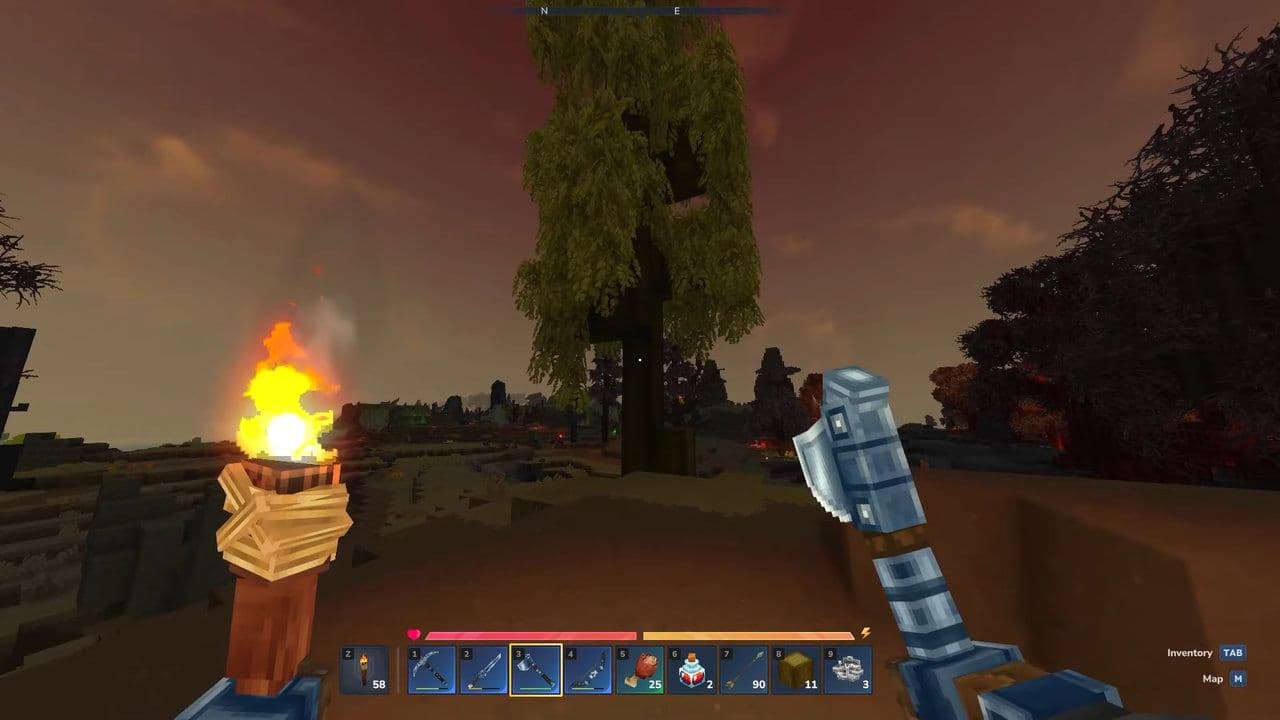Select the arrows in slot 7
The height and width of the screenshot is (720, 1280).
[742, 668]
